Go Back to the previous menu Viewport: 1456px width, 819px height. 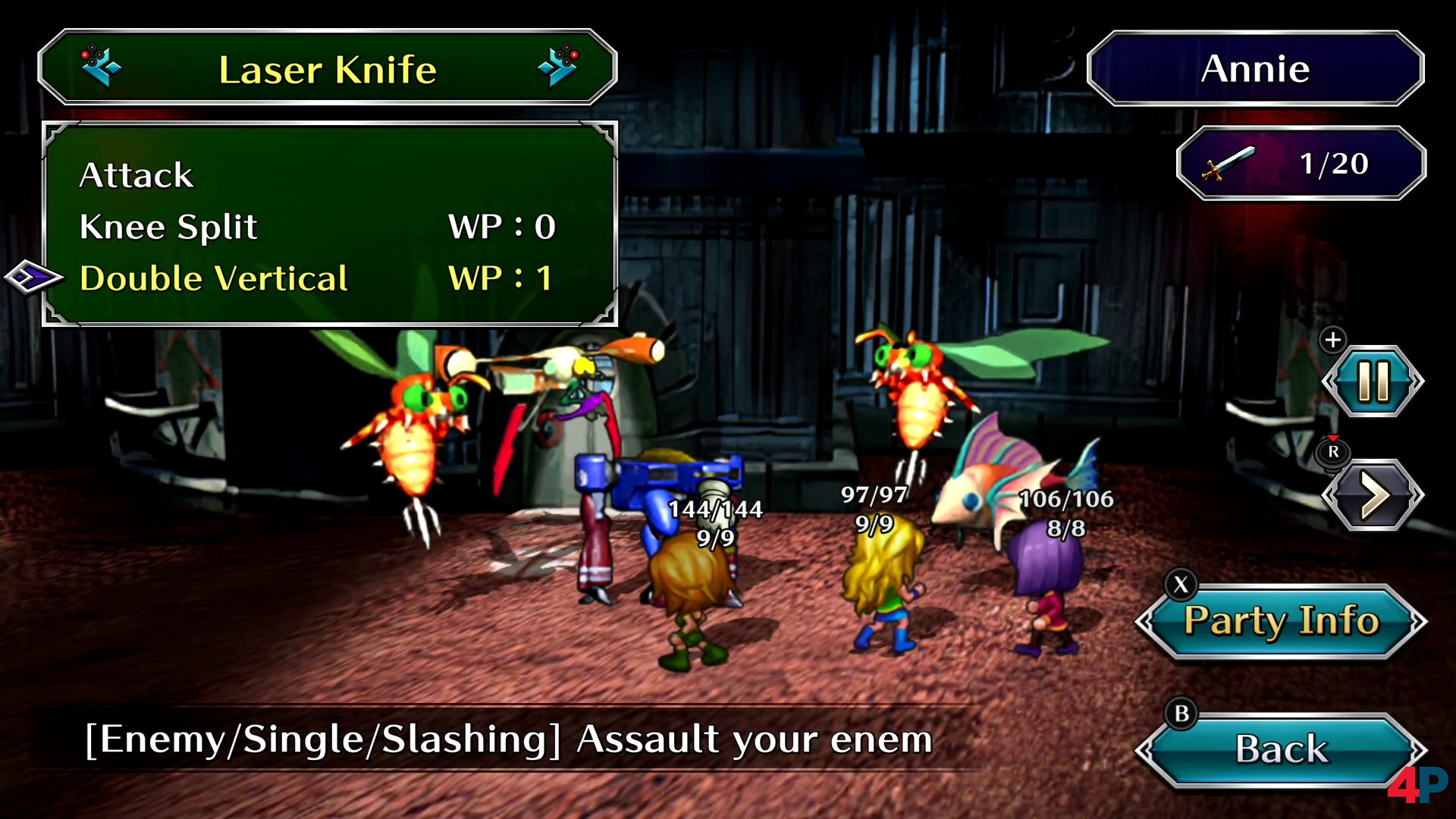click(x=1281, y=749)
